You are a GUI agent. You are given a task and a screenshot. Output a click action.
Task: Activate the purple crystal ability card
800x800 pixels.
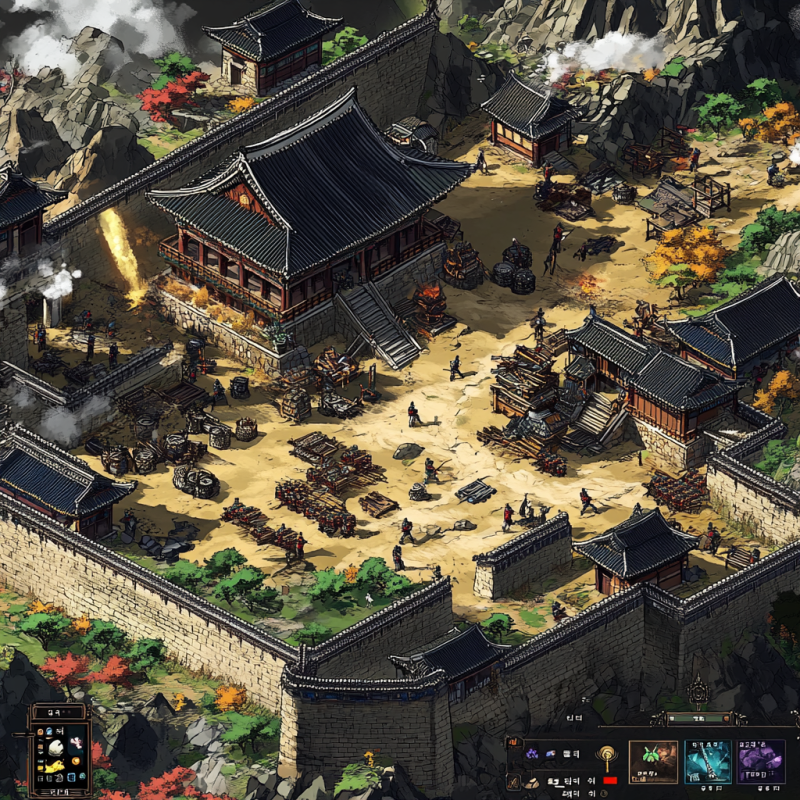tap(761, 762)
